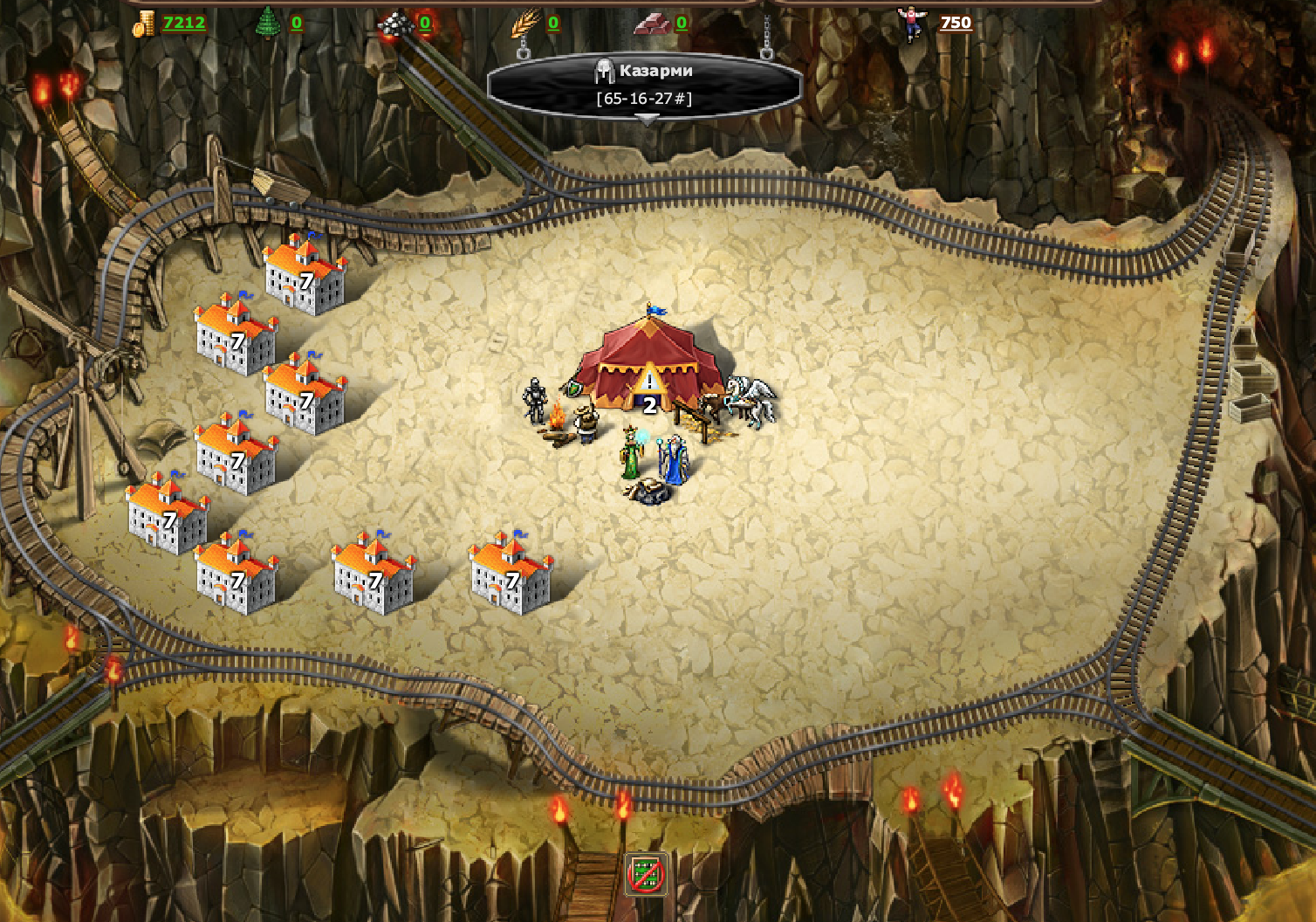This screenshot has width=1316, height=922.
Task: Open the population count link 750
Action: (956, 23)
